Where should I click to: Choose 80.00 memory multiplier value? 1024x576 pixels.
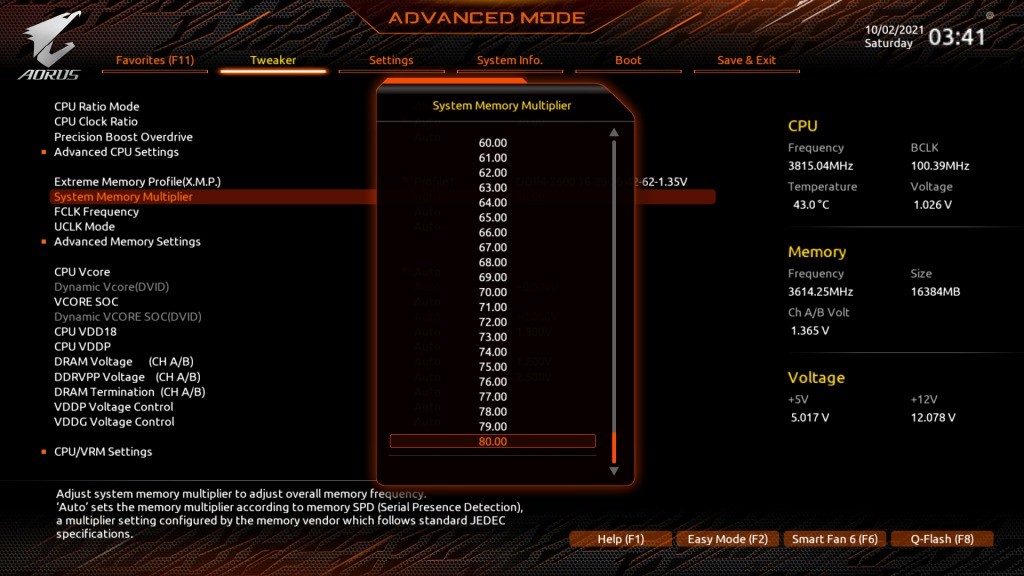[x=493, y=442]
